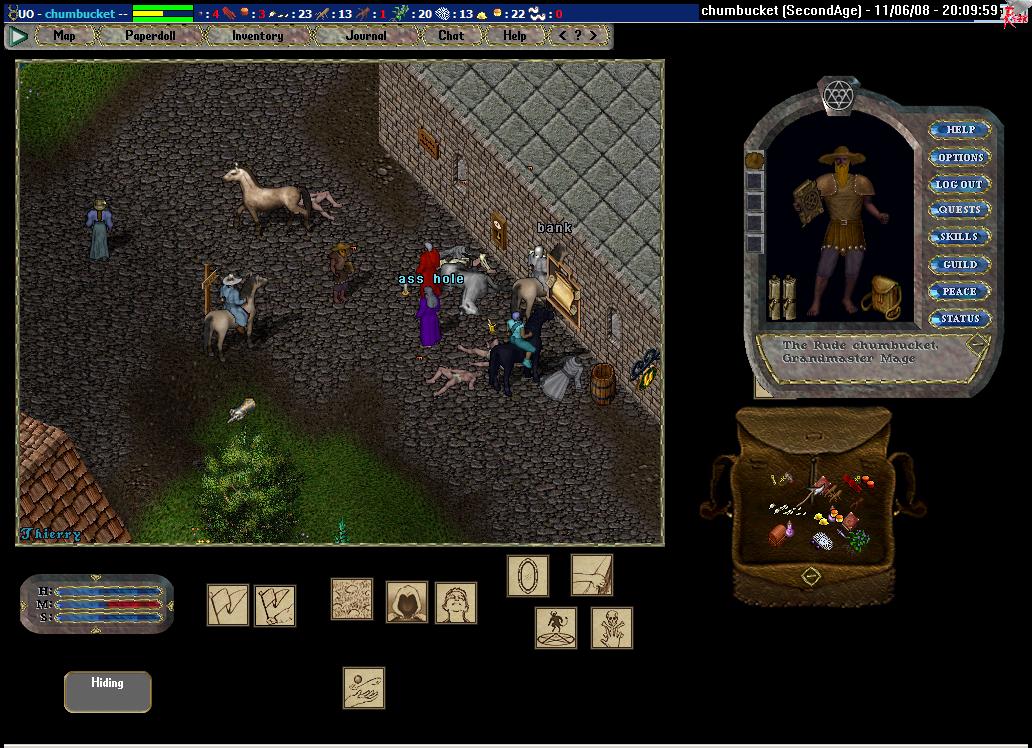The width and height of the screenshot is (1032, 748).
Task: Show the Journal window
Action: pyautogui.click(x=365, y=36)
